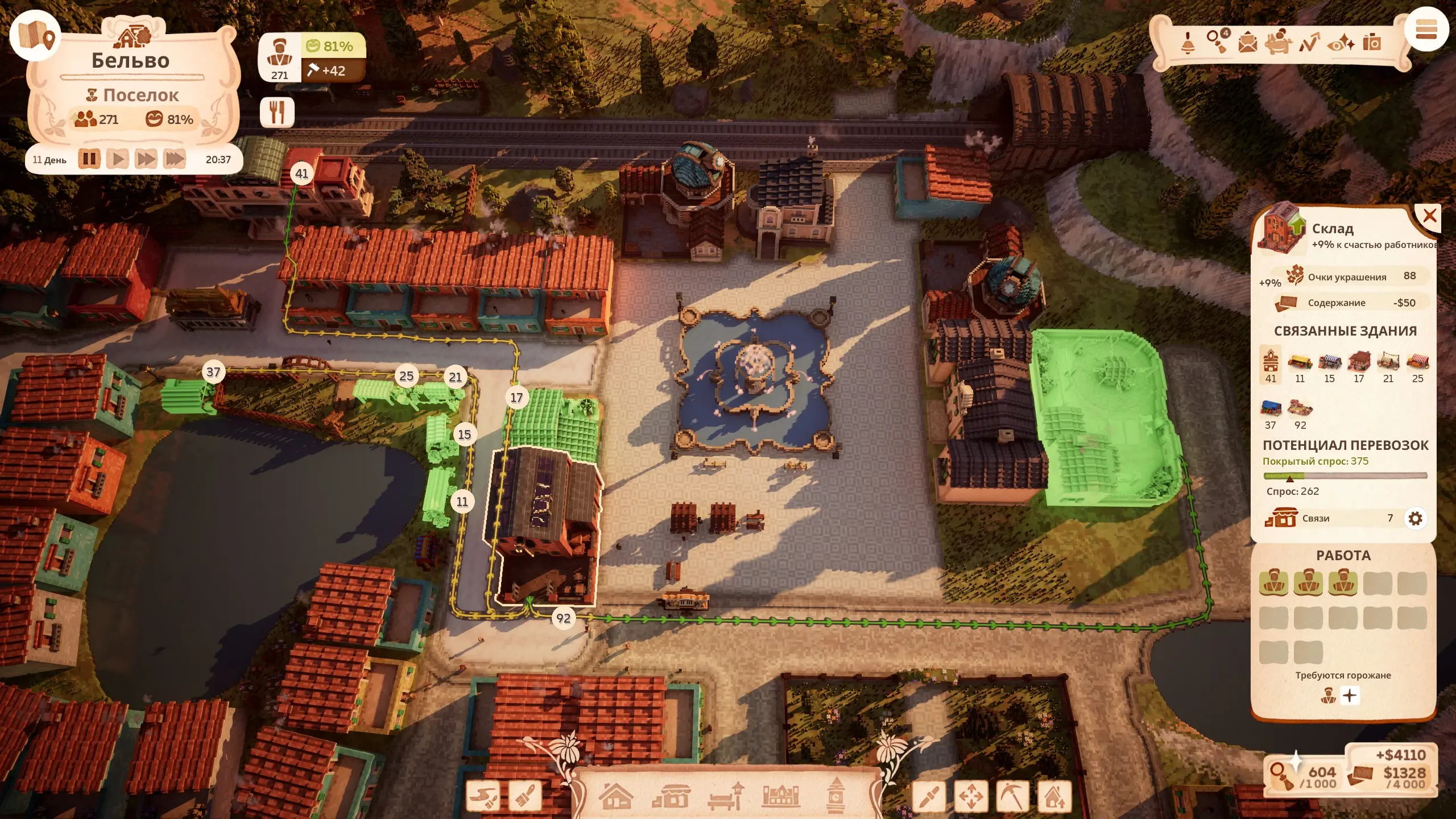Set game speed to triple fast-forward

coord(175,159)
